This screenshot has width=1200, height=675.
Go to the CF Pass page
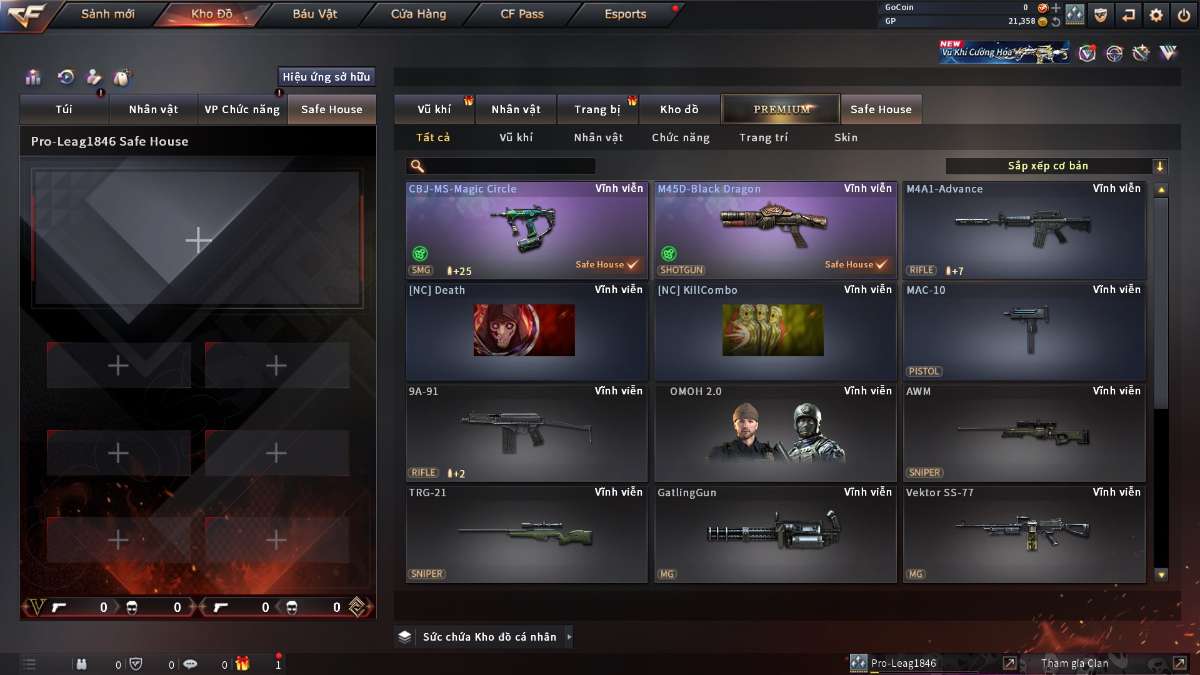pyautogui.click(x=522, y=14)
